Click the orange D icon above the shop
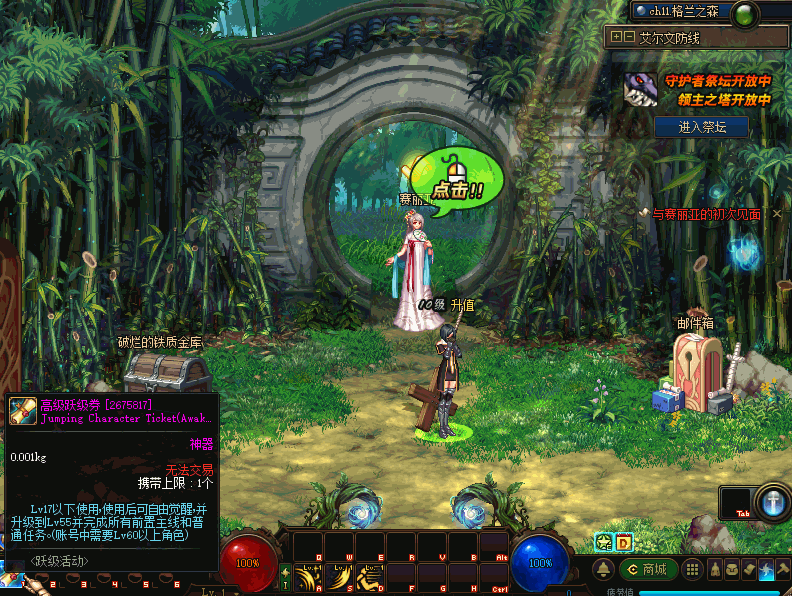The image size is (792, 596). [623, 542]
